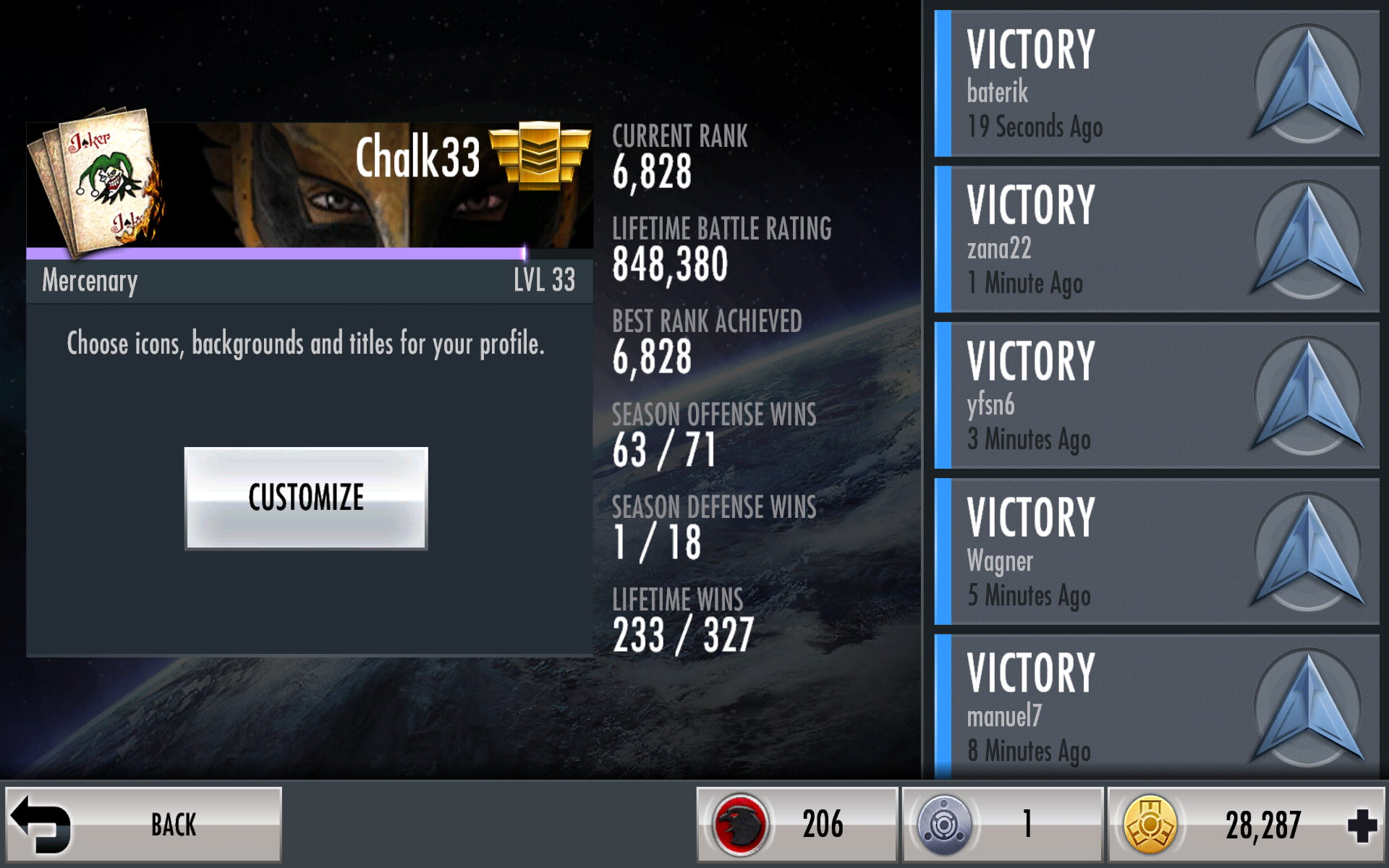Tap the manuel7 victory row
Image resolution: width=1389 pixels, height=868 pixels.
coord(1156,707)
